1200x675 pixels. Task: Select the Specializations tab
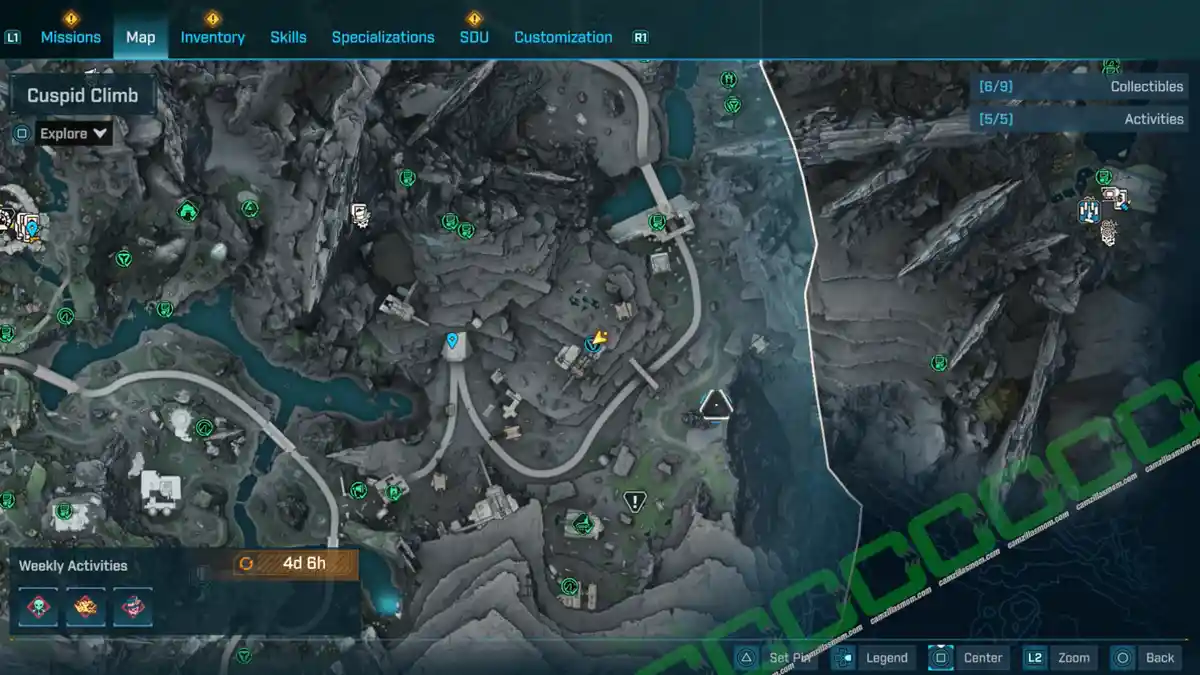383,37
